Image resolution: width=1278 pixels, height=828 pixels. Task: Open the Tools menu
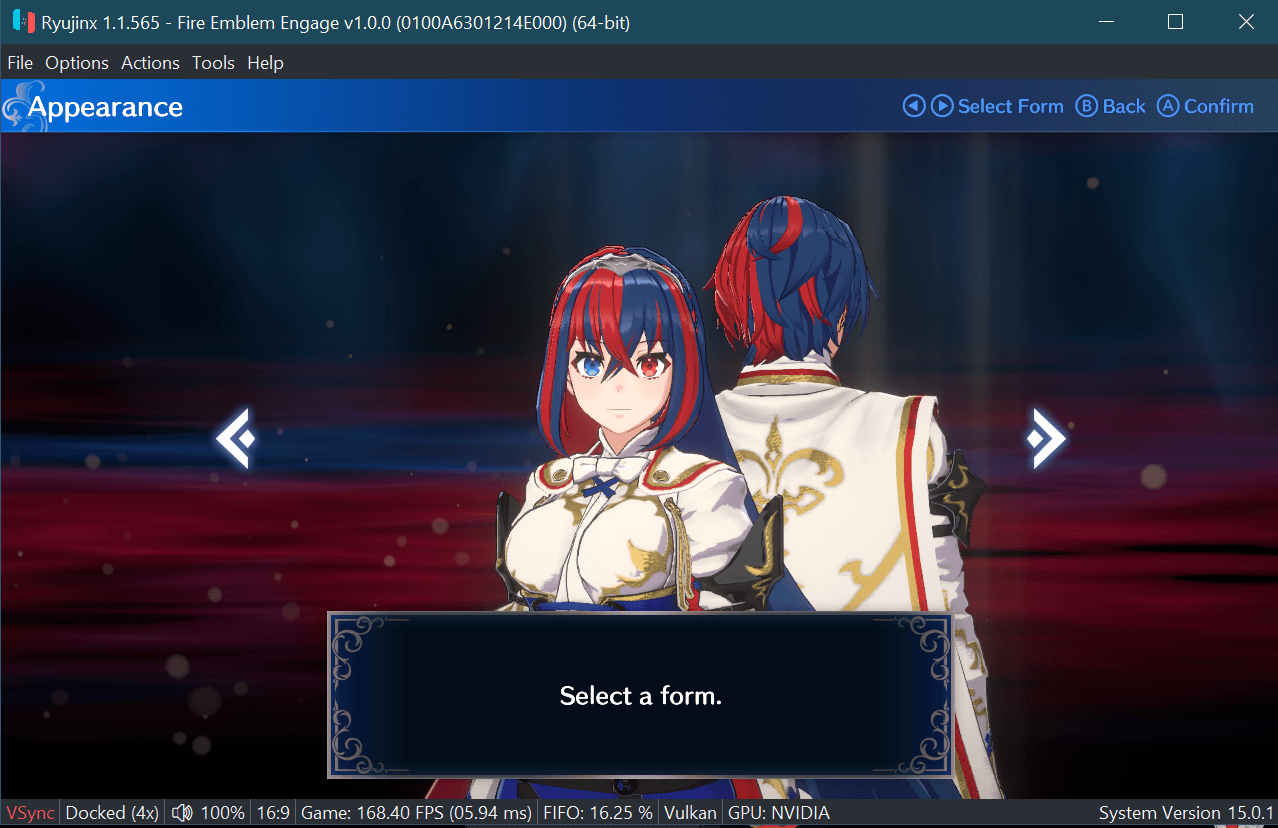point(213,63)
